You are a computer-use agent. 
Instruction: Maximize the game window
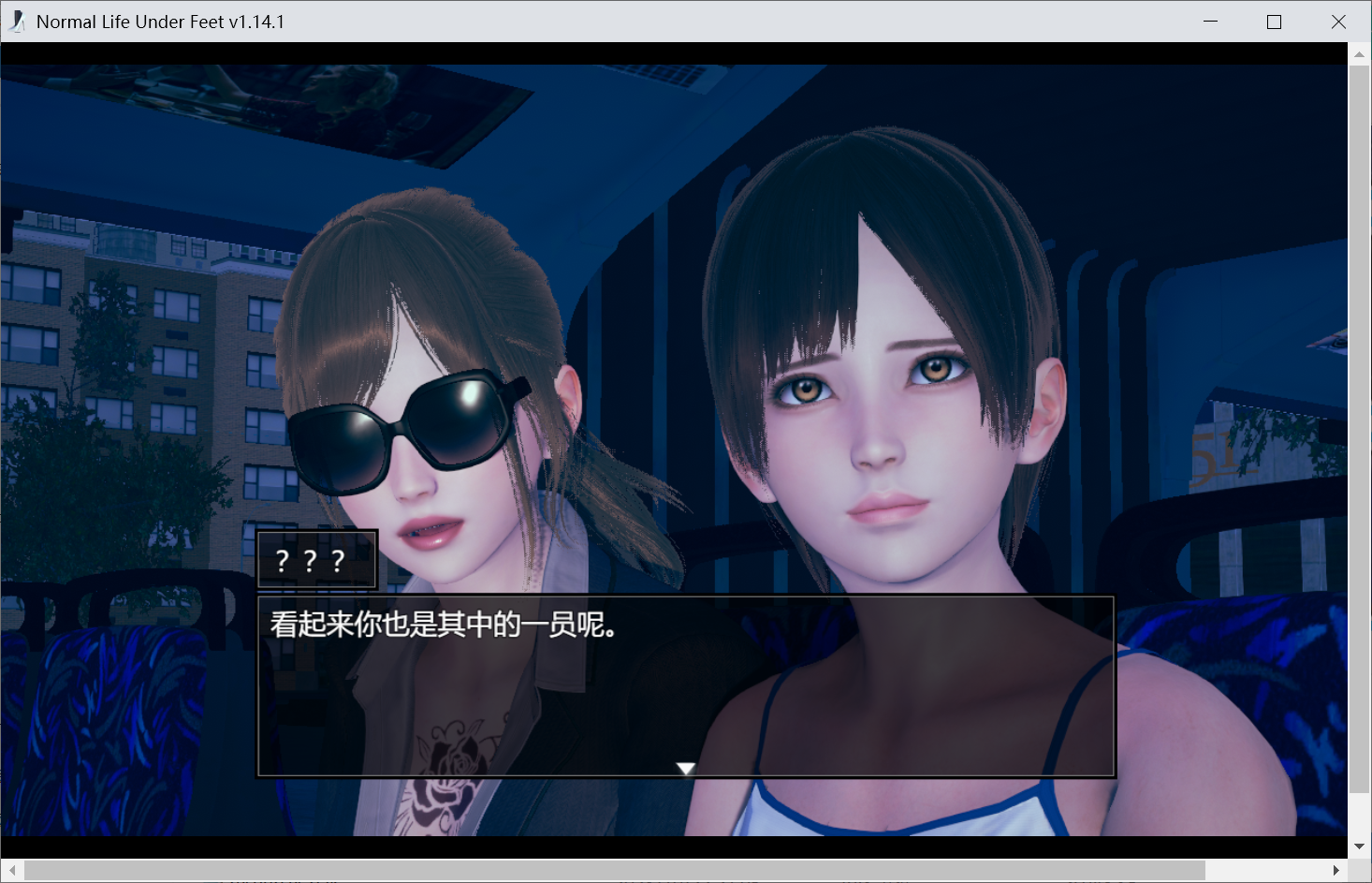[1274, 21]
